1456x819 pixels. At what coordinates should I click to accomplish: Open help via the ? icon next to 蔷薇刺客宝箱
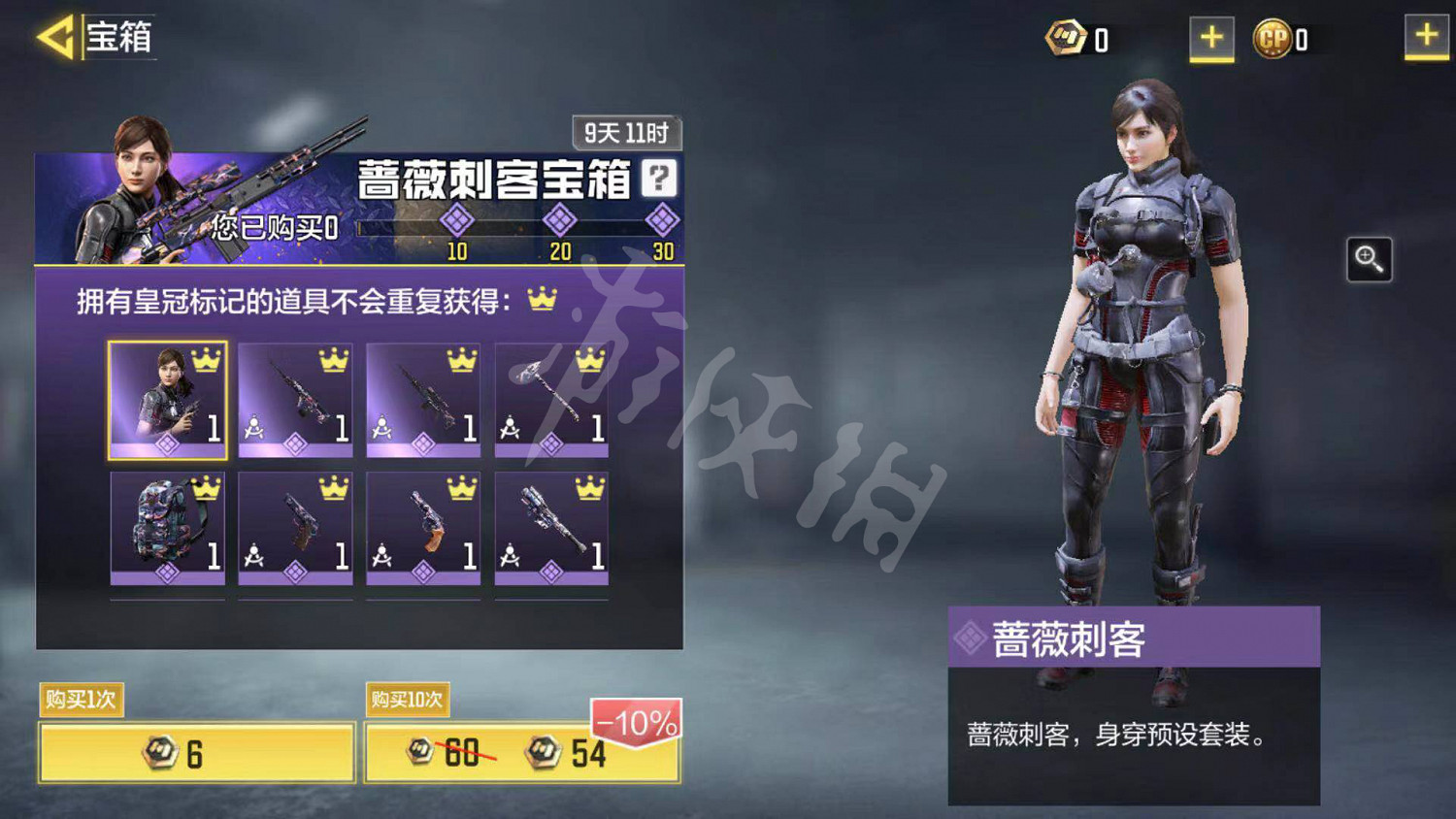[659, 178]
